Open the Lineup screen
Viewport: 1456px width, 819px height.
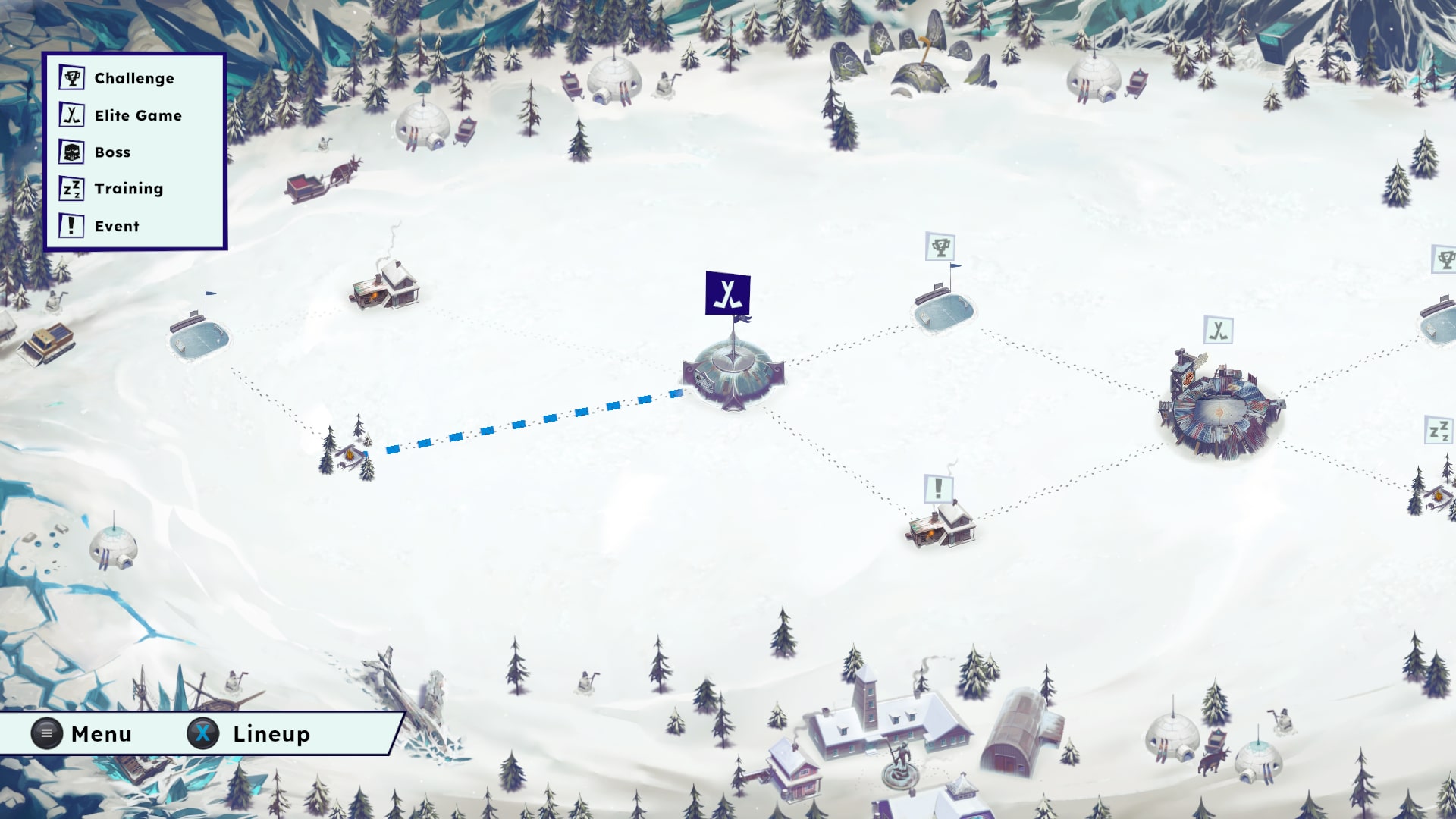(x=249, y=733)
